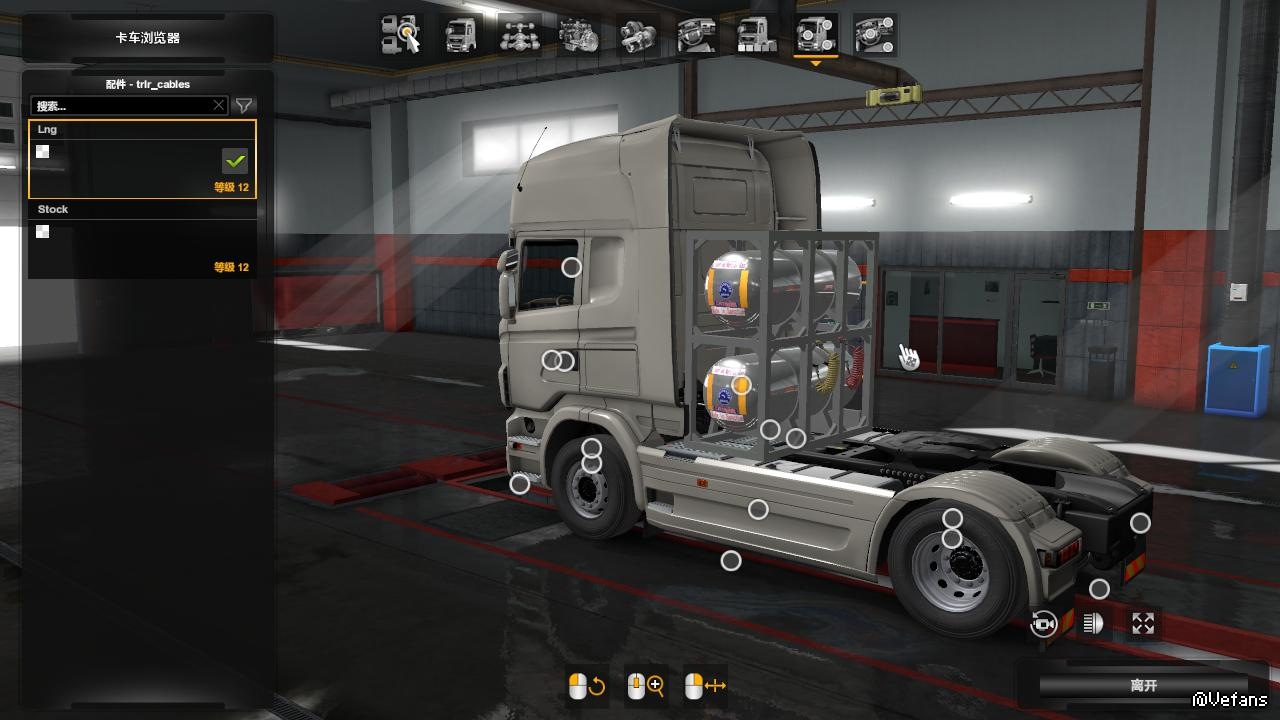1280x720 pixels.
Task: Show the interior steering wheel category
Action: coord(696,35)
